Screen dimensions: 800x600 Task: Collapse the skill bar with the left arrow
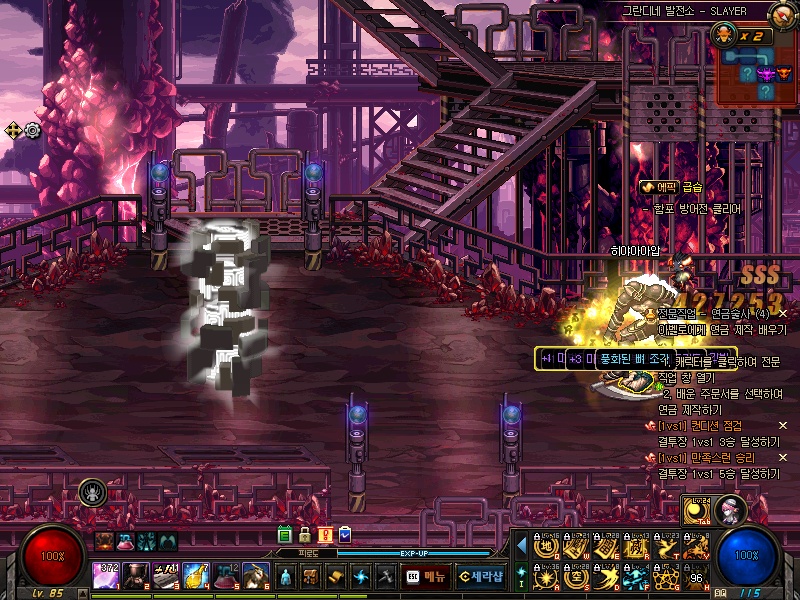point(521,546)
